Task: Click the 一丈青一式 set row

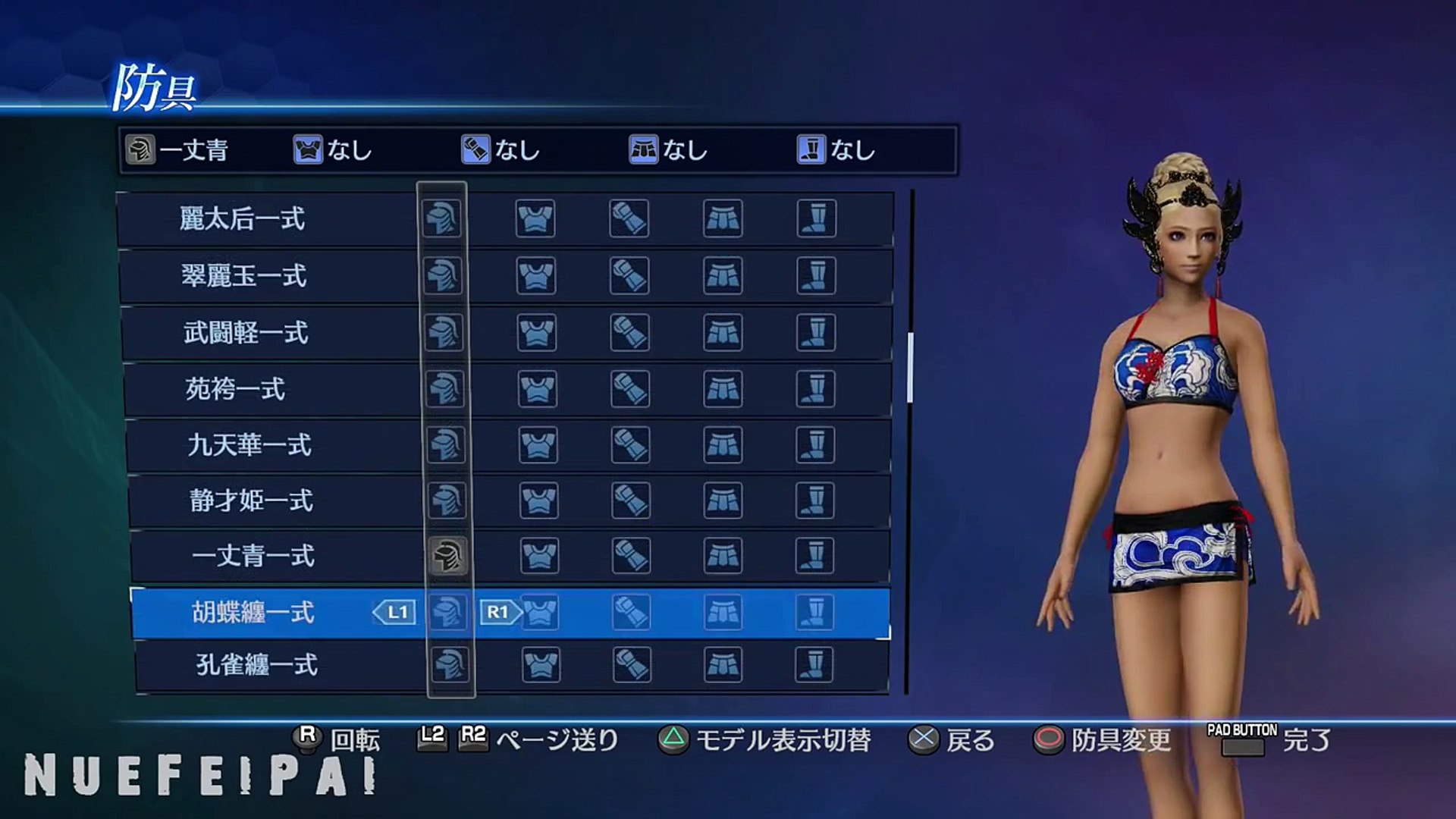Action: [253, 557]
